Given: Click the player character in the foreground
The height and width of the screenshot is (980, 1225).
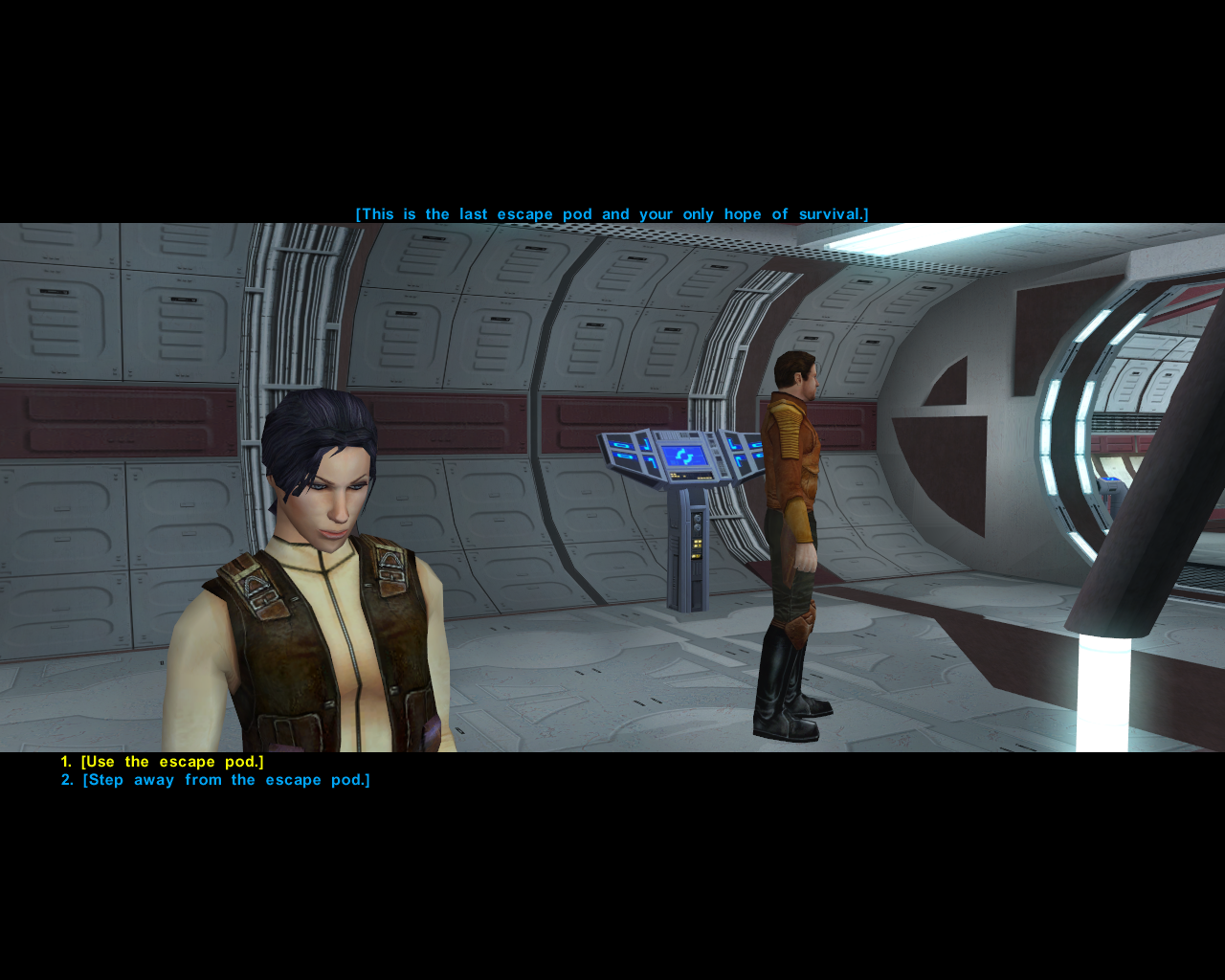Looking at the screenshot, I should [x=316, y=574].
